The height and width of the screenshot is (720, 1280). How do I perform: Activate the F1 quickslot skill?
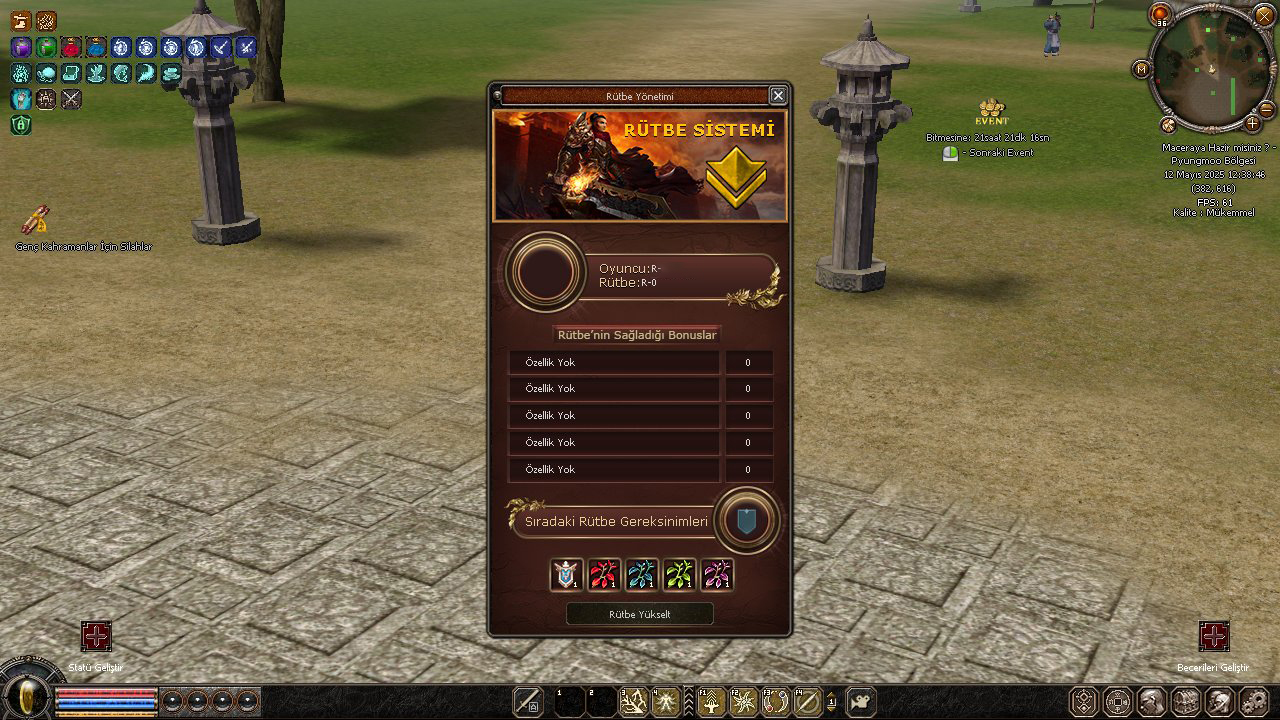point(711,701)
